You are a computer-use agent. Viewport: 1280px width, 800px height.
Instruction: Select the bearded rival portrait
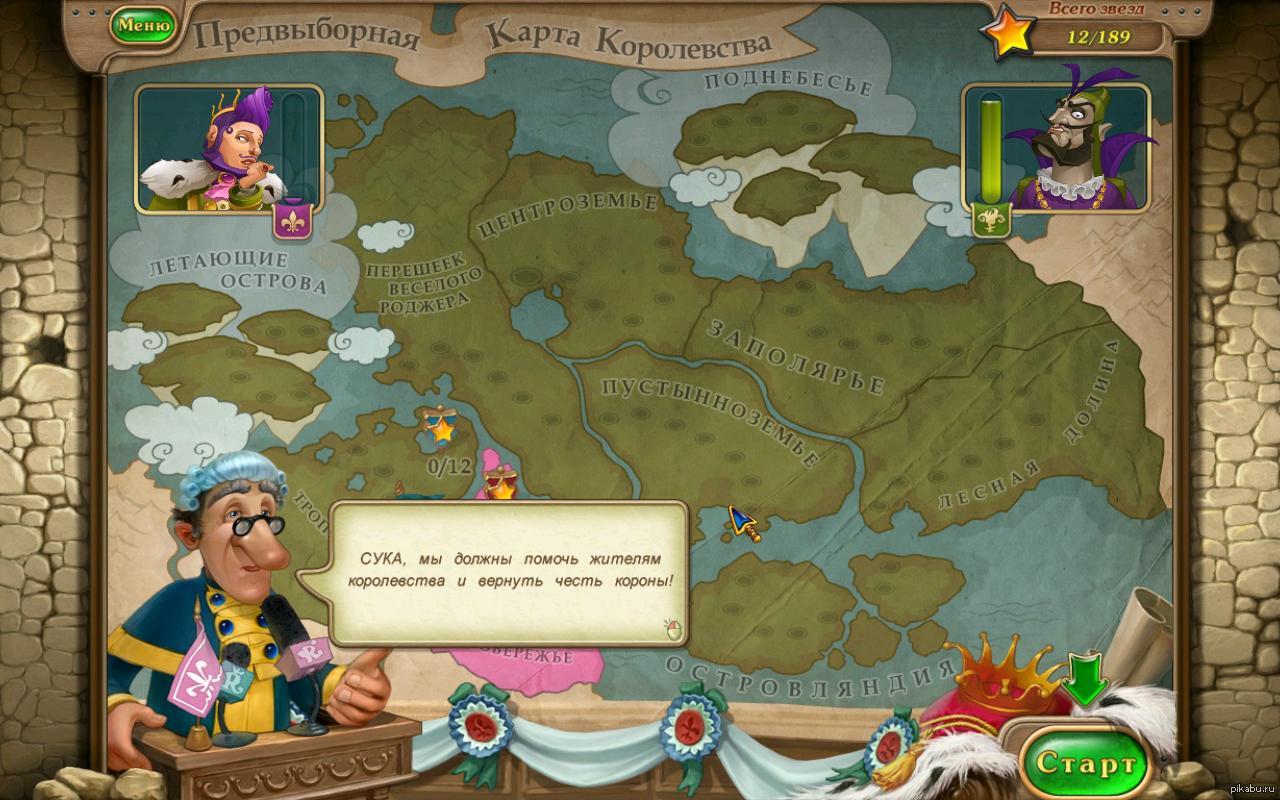click(1072, 150)
